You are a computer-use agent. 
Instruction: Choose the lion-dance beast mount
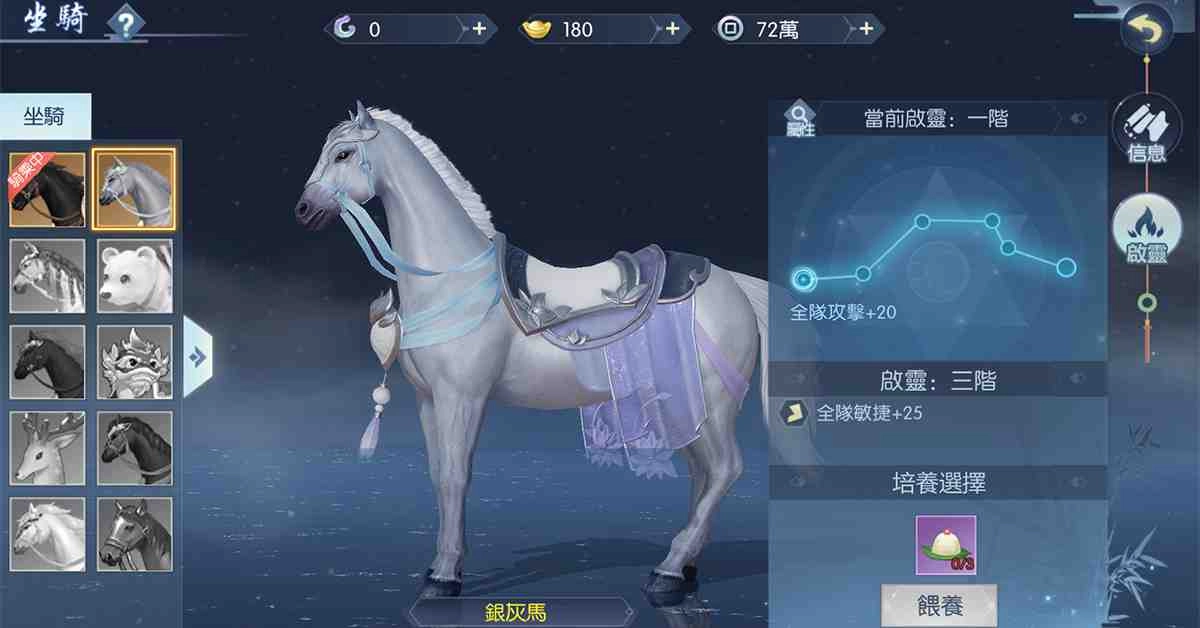(135, 362)
